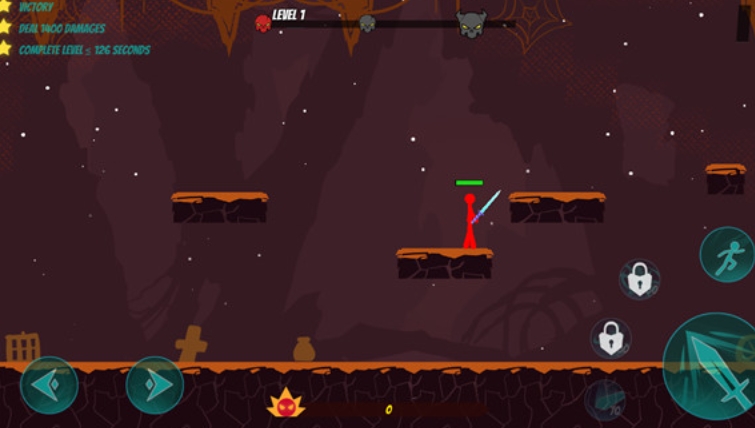Activate the running figure dash button

point(727,255)
